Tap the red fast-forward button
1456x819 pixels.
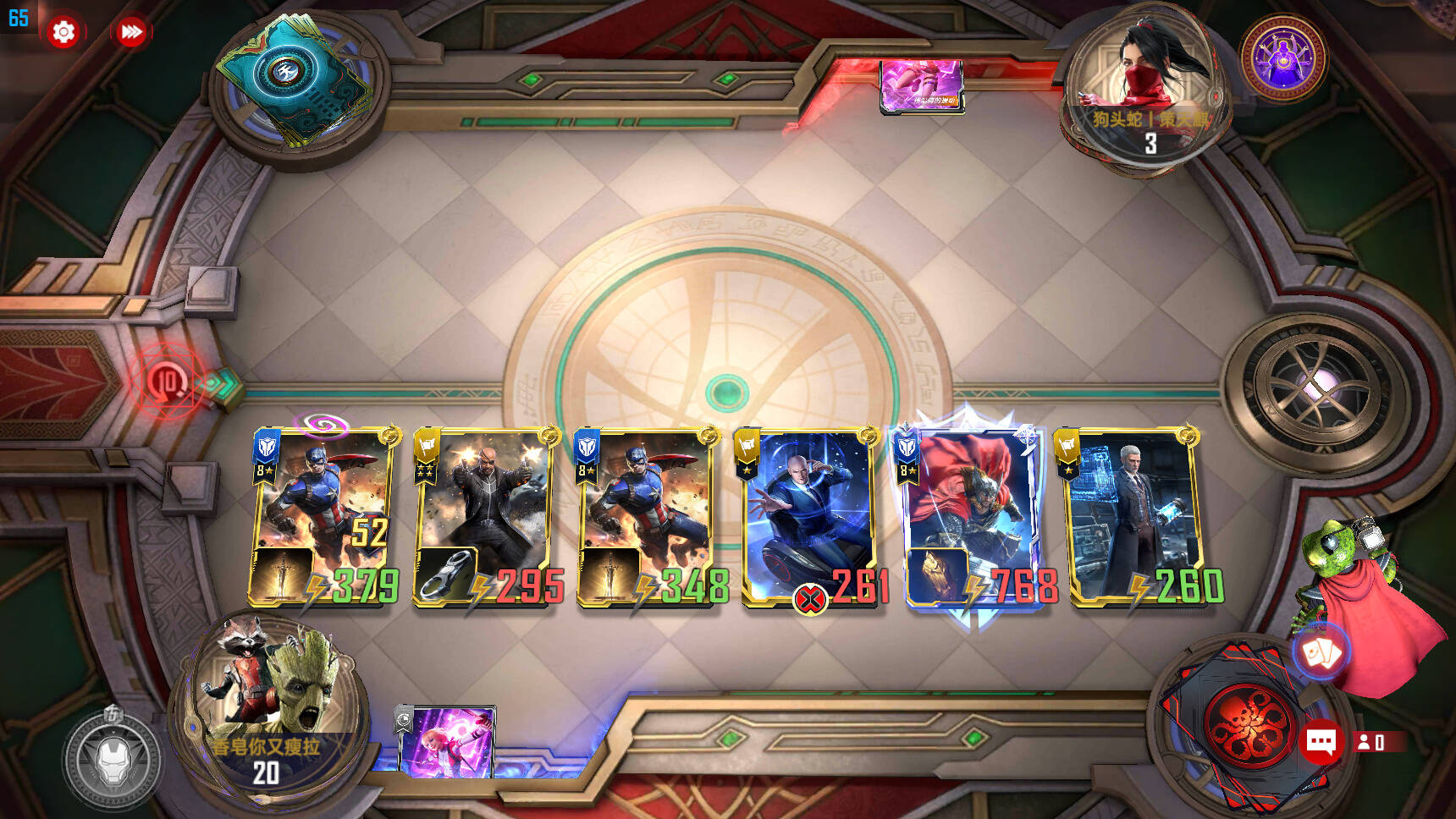(131, 32)
